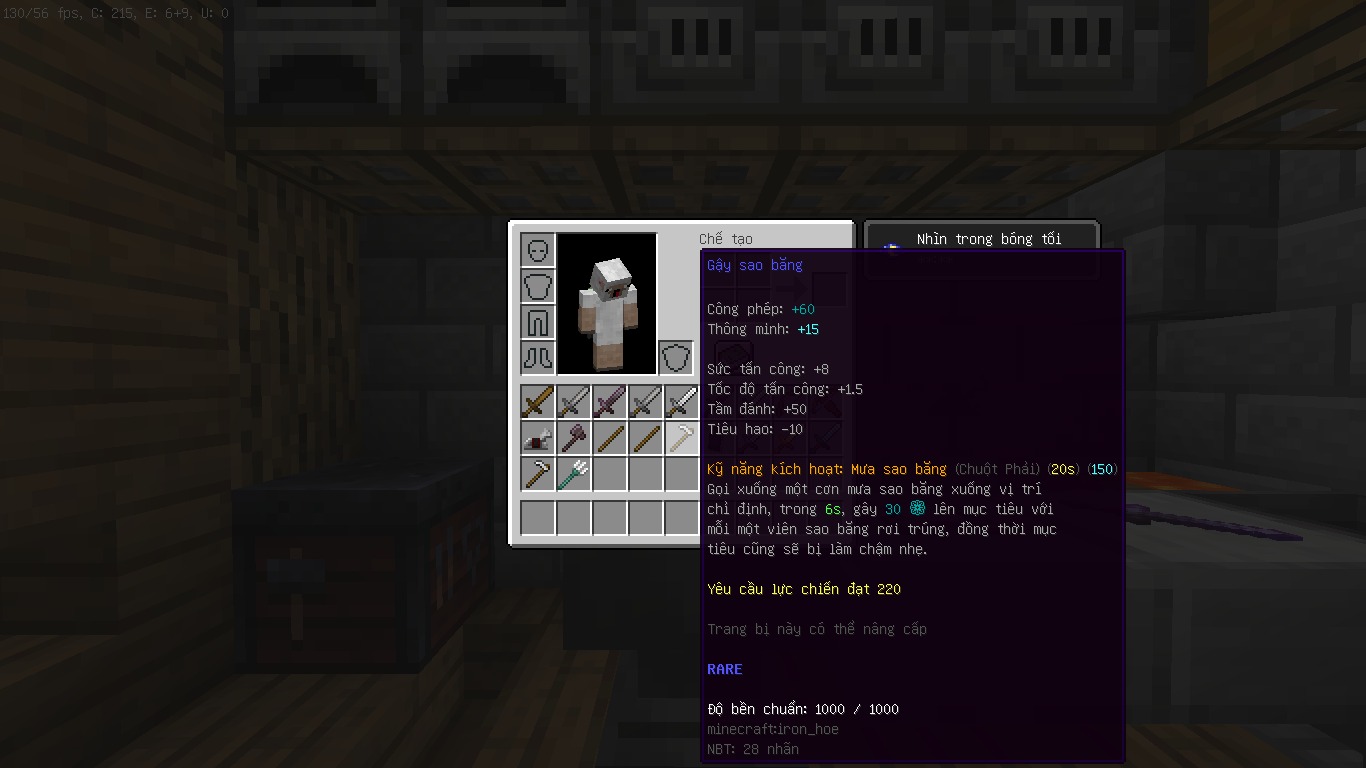Select the wooden sword slot

(x=538, y=402)
